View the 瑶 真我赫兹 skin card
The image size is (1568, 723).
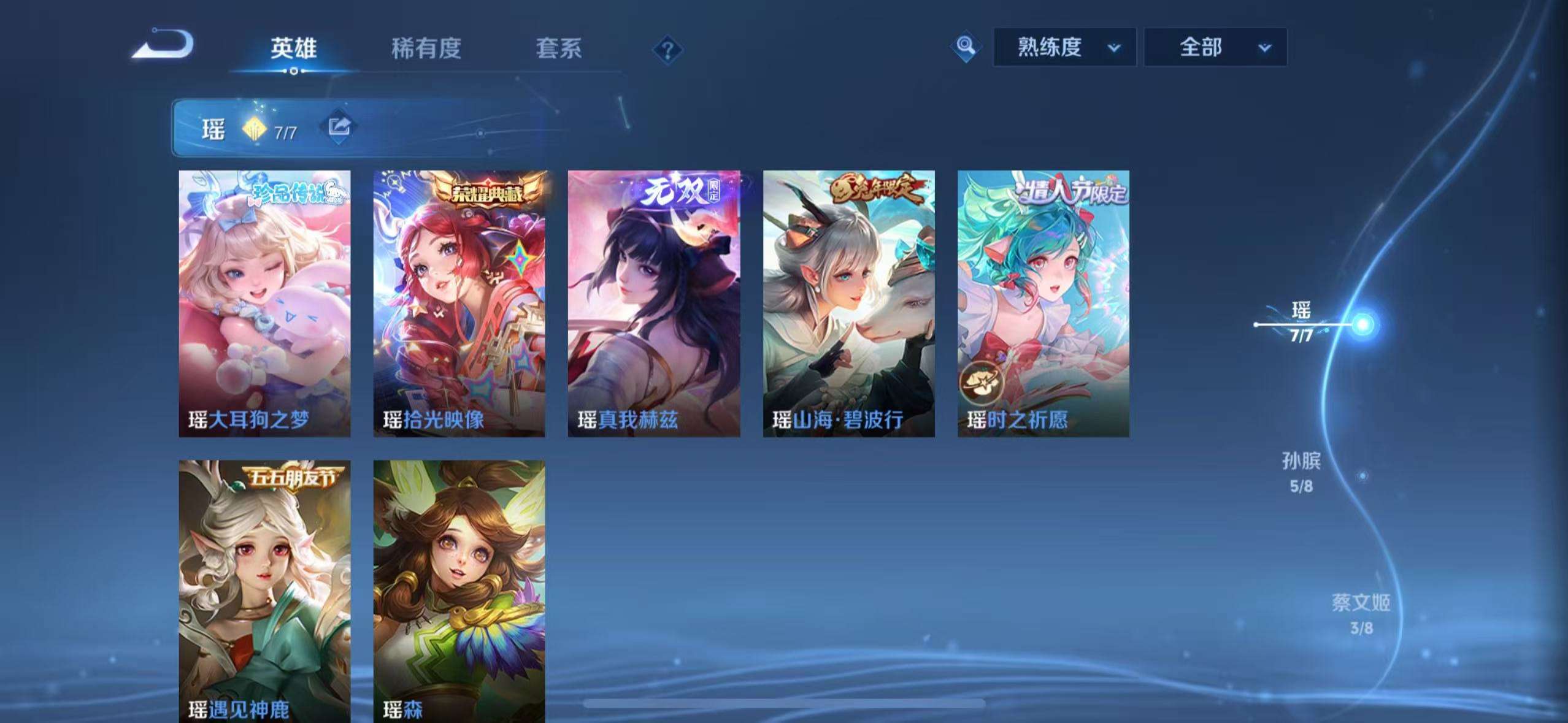(x=653, y=304)
